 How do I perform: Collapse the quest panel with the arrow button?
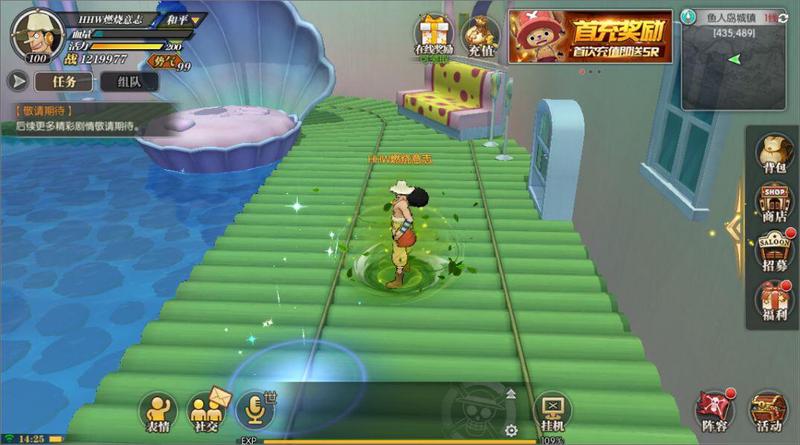coord(17,81)
